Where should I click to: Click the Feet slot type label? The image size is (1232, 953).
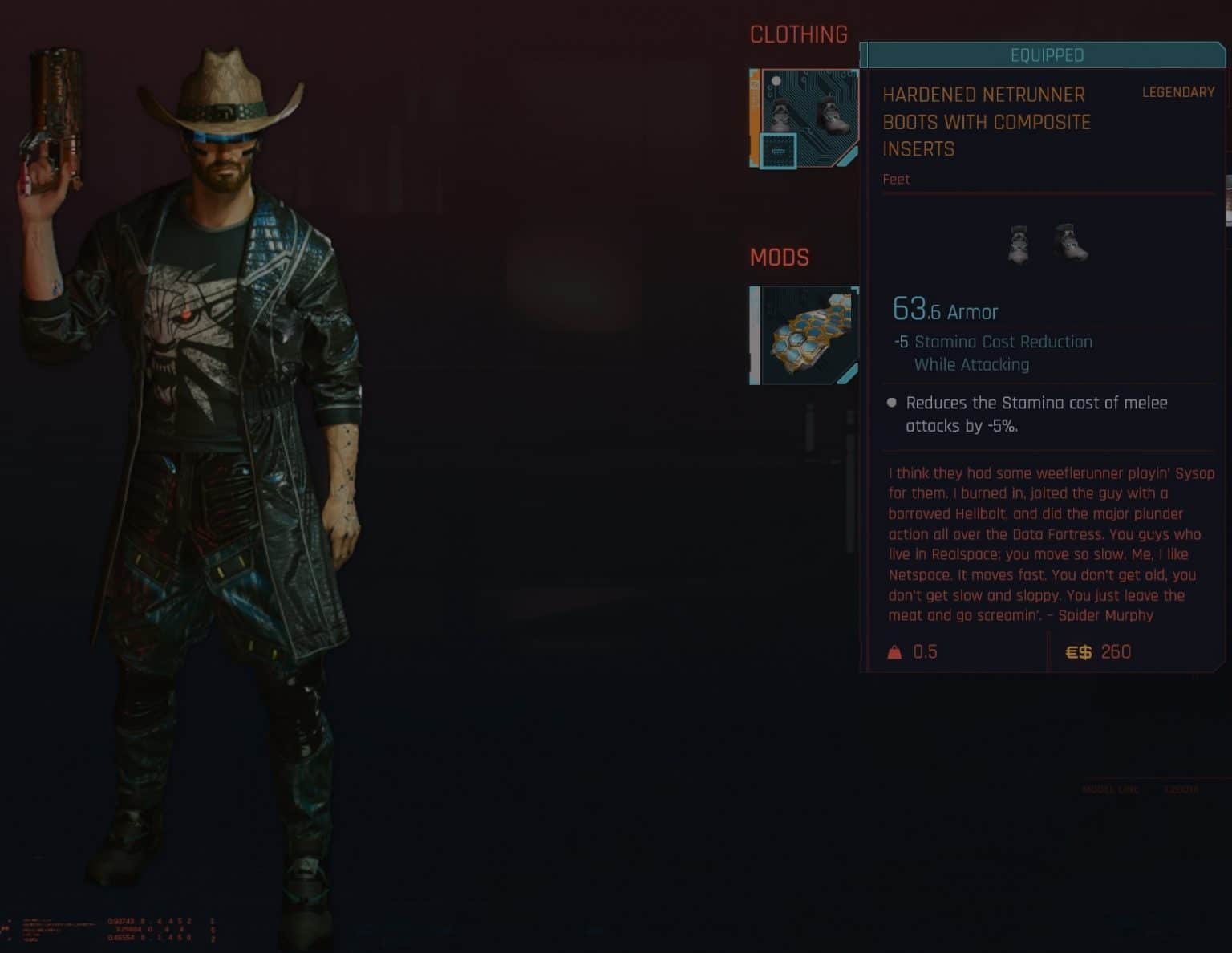point(896,179)
